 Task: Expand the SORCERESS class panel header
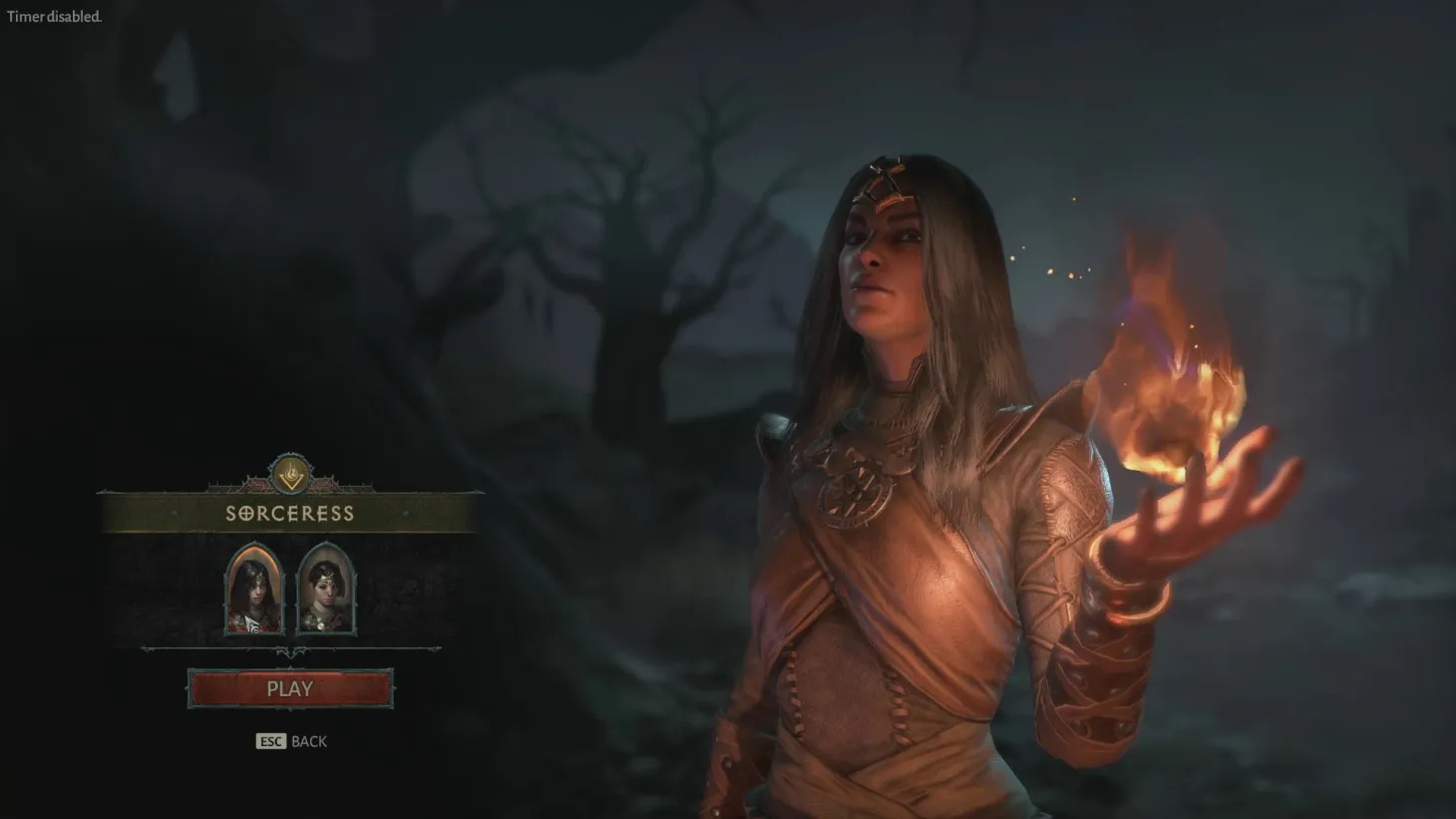tap(290, 513)
